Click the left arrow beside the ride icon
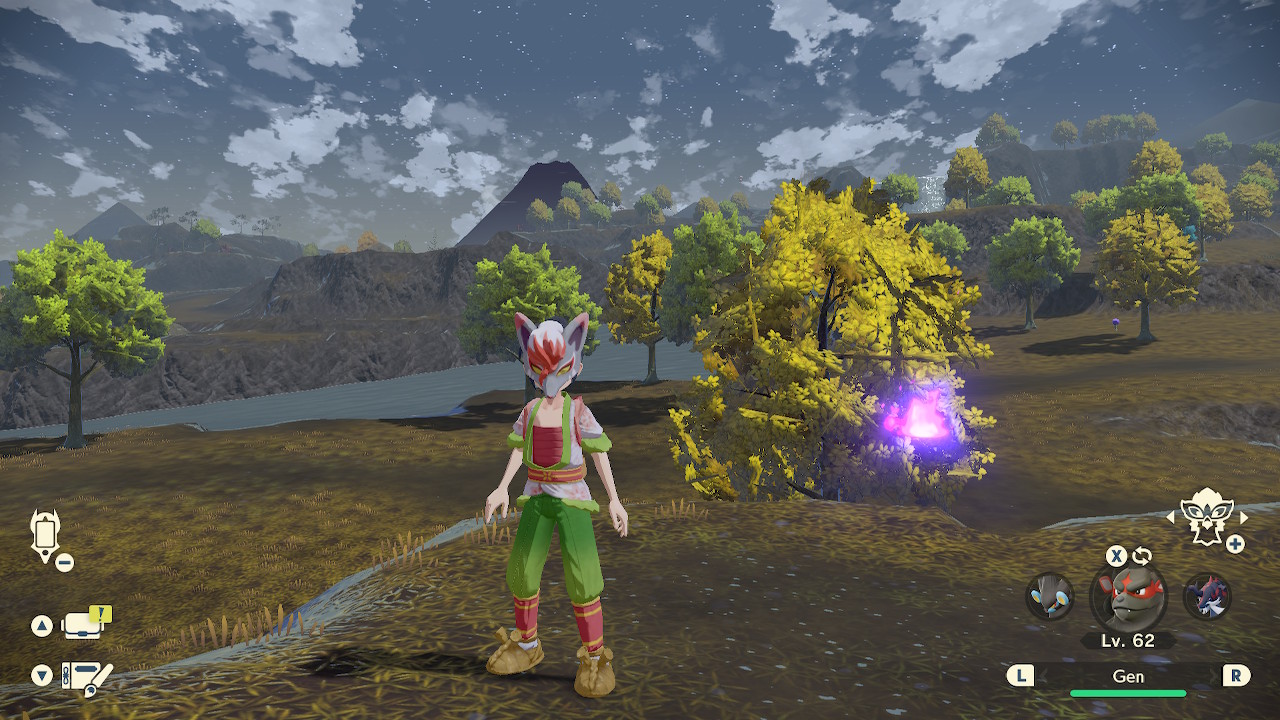Screen dimensions: 1280x720 tap(1171, 517)
